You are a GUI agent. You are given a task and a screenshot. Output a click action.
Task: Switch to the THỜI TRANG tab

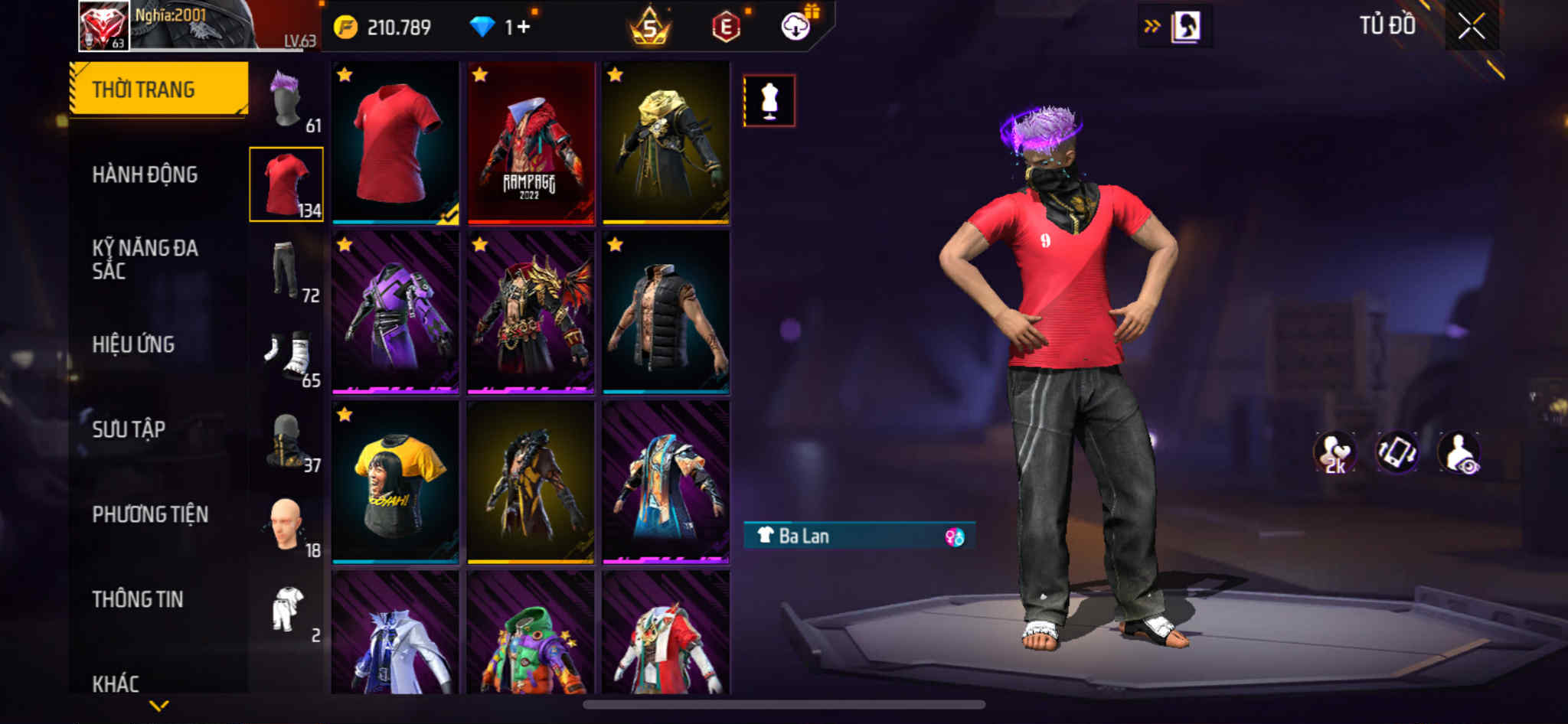158,90
